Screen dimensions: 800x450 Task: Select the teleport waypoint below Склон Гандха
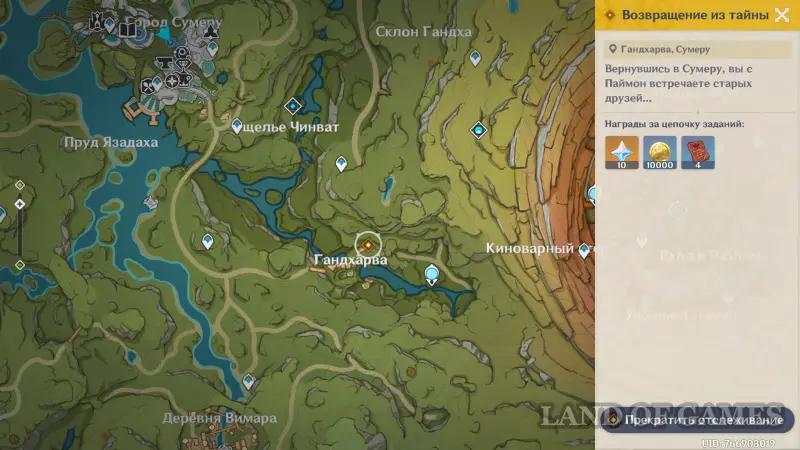475,58
